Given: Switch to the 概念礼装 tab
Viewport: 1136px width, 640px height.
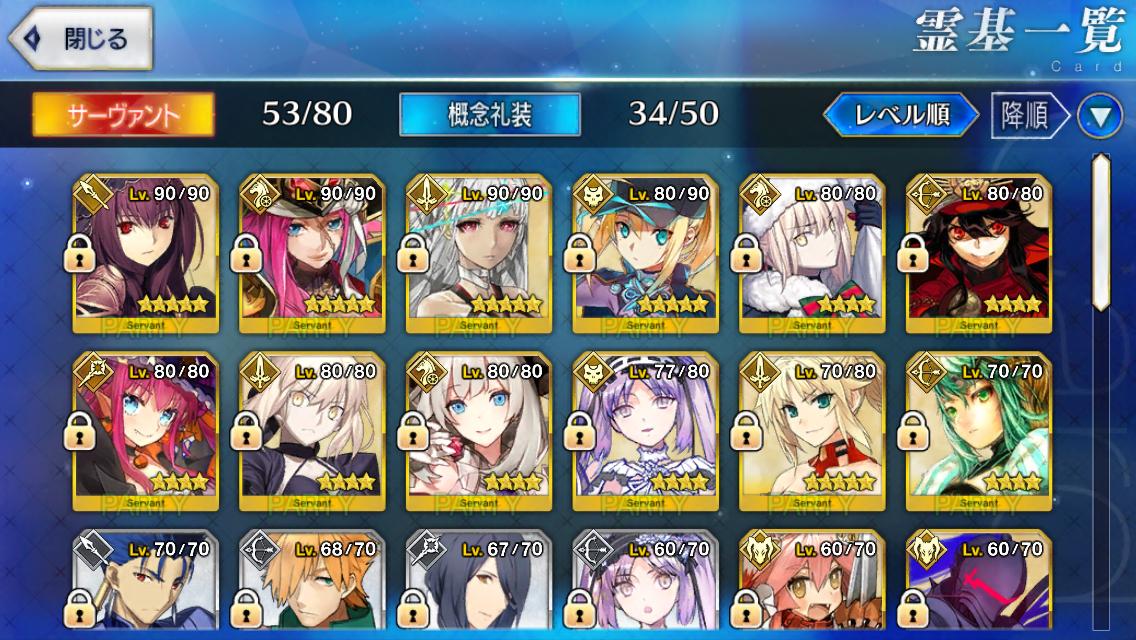Looking at the screenshot, I should (489, 115).
